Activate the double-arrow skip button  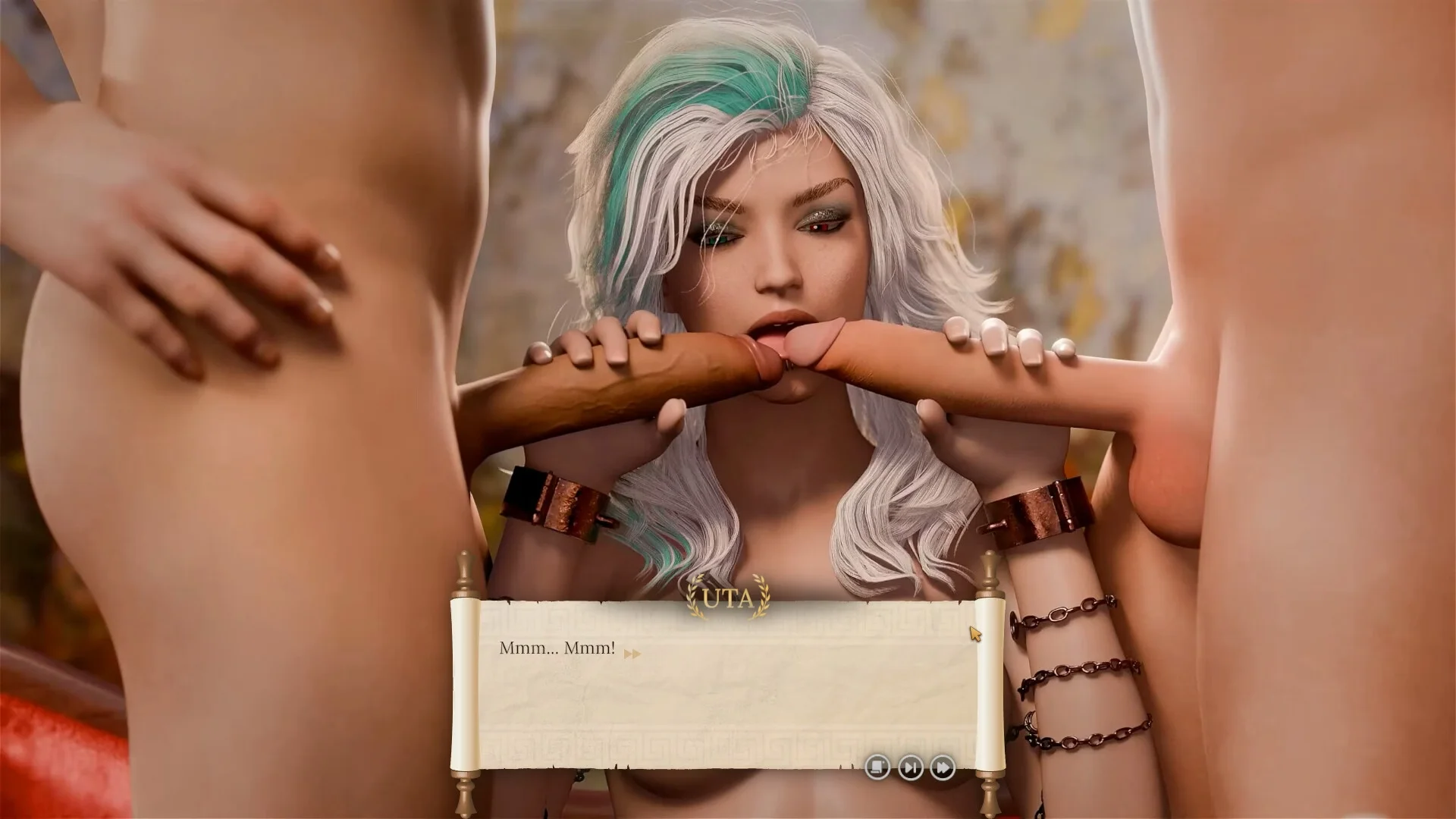click(942, 767)
